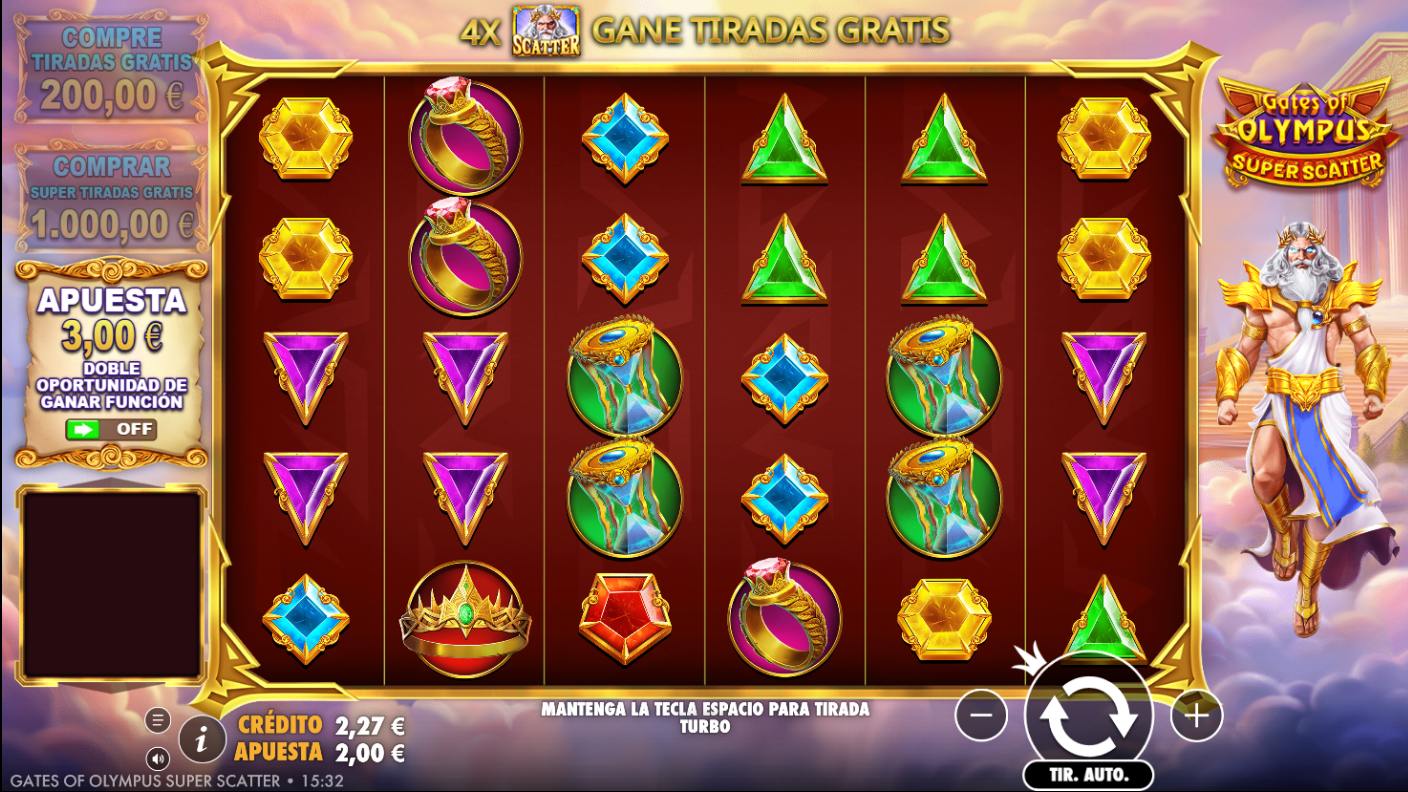1408x792 pixels.
Task: Open the TIR. AUTO. autoplay options
Action: click(1089, 774)
